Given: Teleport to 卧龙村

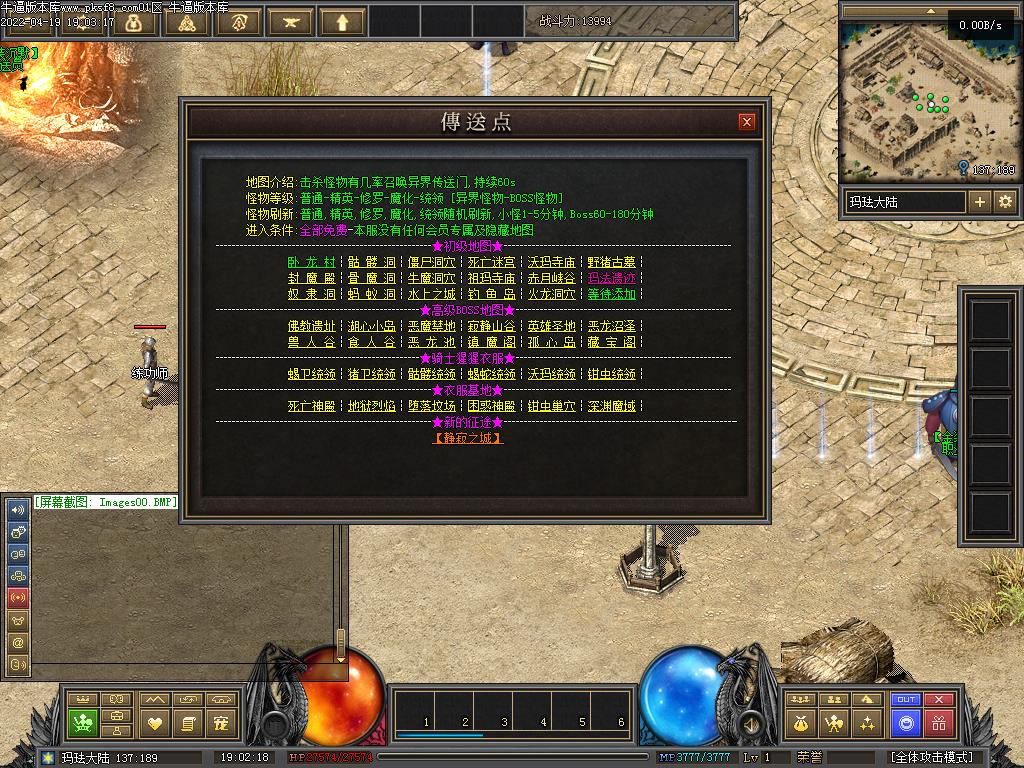Looking at the screenshot, I should [311, 262].
